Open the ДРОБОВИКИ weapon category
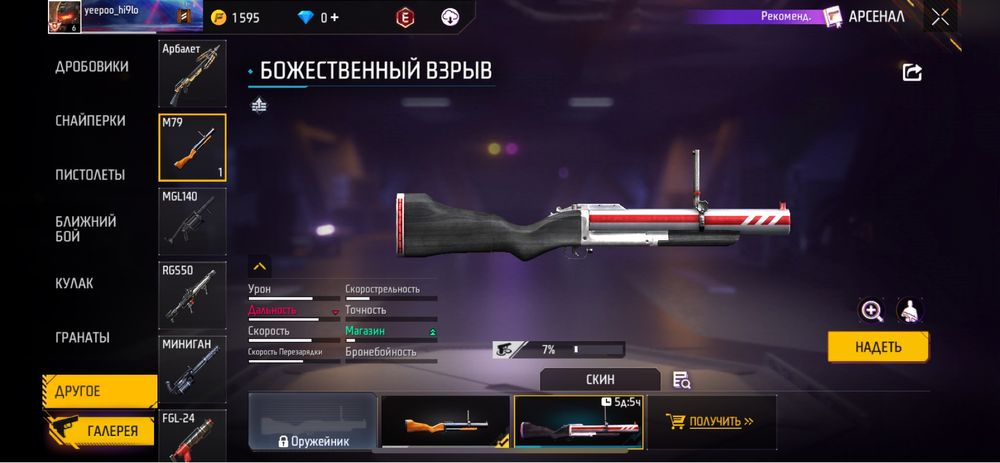The width and height of the screenshot is (1000, 463). point(91,67)
